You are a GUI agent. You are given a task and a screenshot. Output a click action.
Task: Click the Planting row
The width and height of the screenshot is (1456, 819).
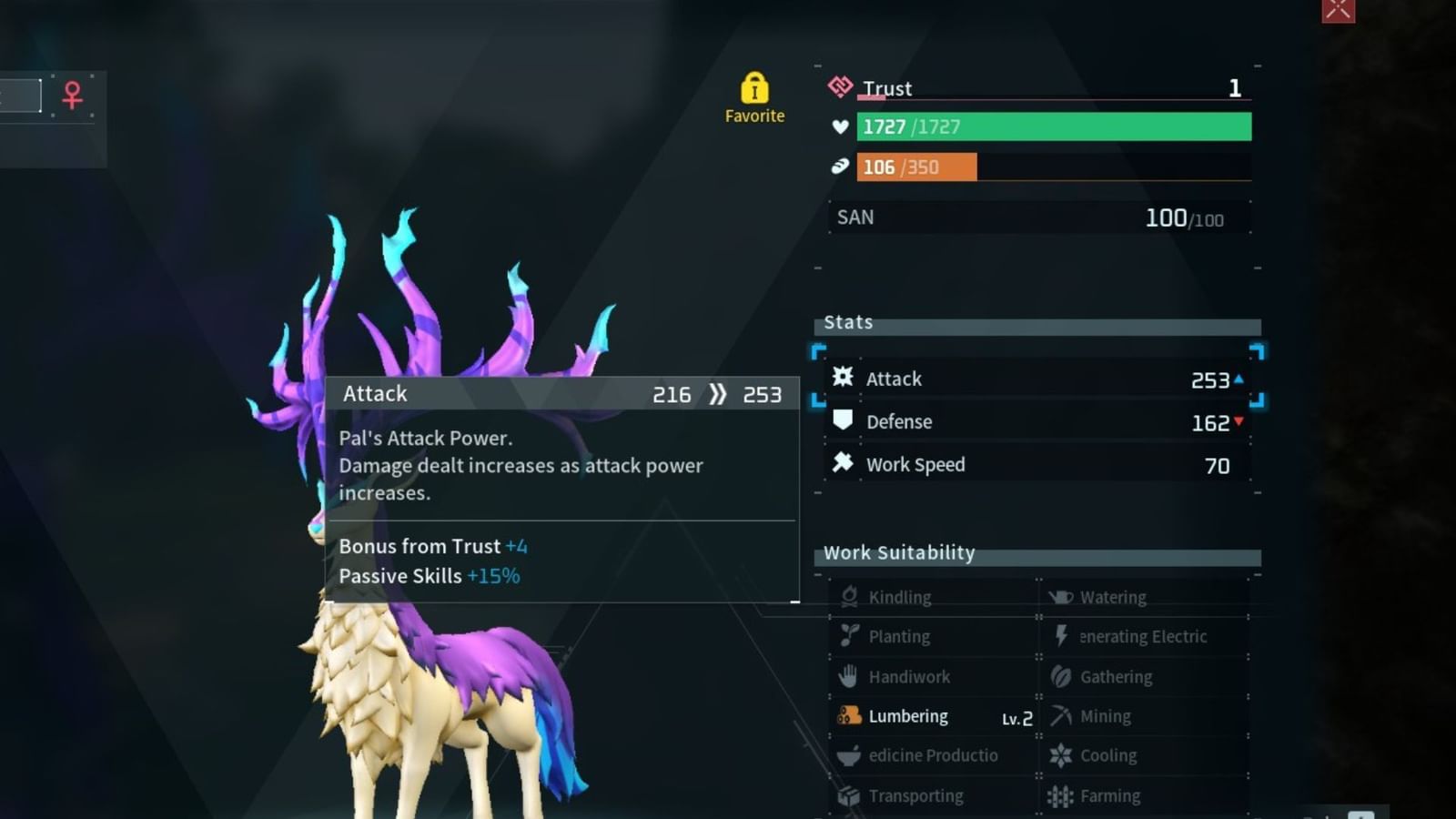900,636
